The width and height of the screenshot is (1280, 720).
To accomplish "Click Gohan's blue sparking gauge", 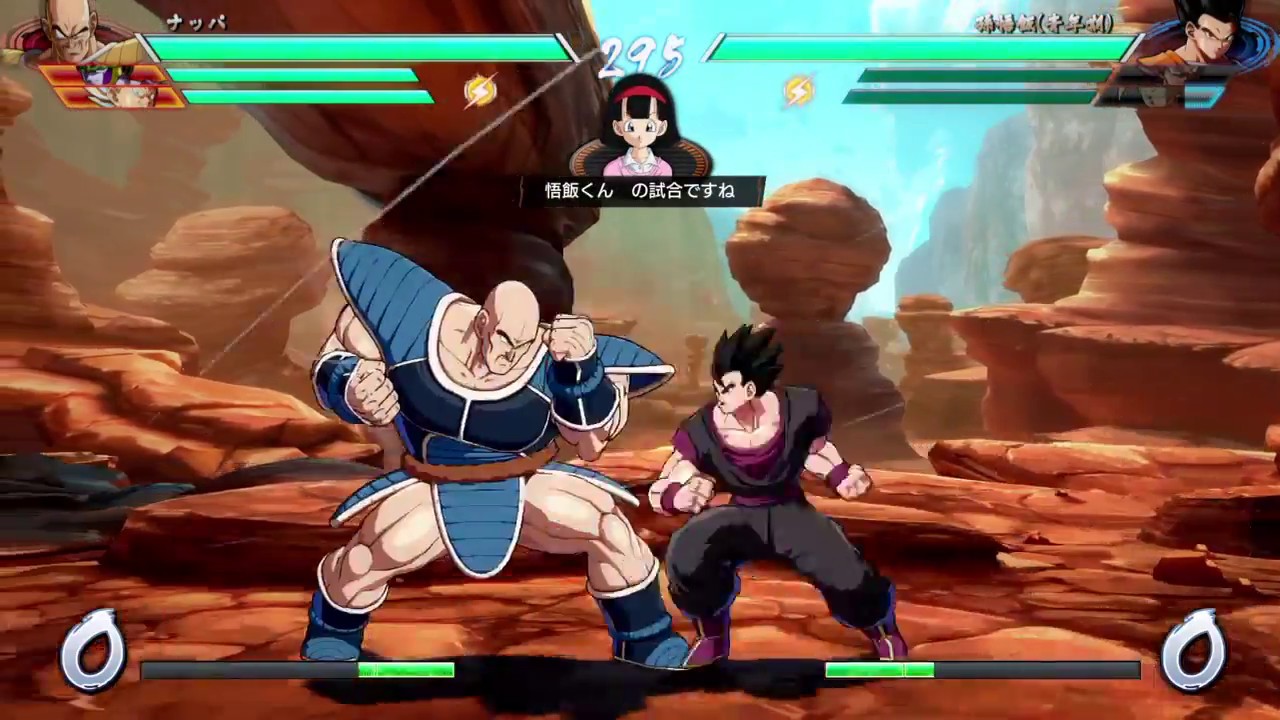I will pos(1200,97).
